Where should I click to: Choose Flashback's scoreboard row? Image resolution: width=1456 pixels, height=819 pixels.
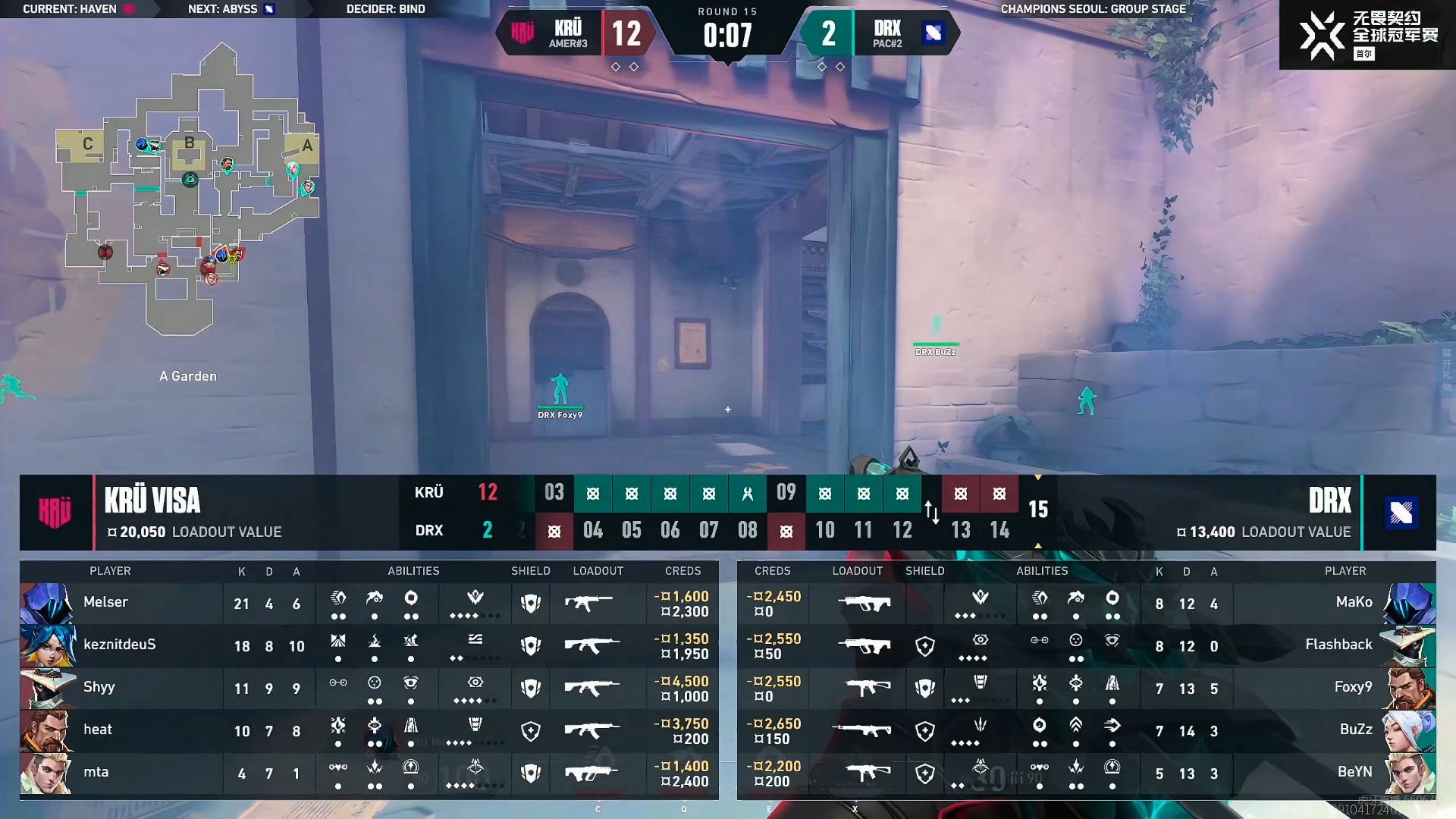[x=1086, y=646]
